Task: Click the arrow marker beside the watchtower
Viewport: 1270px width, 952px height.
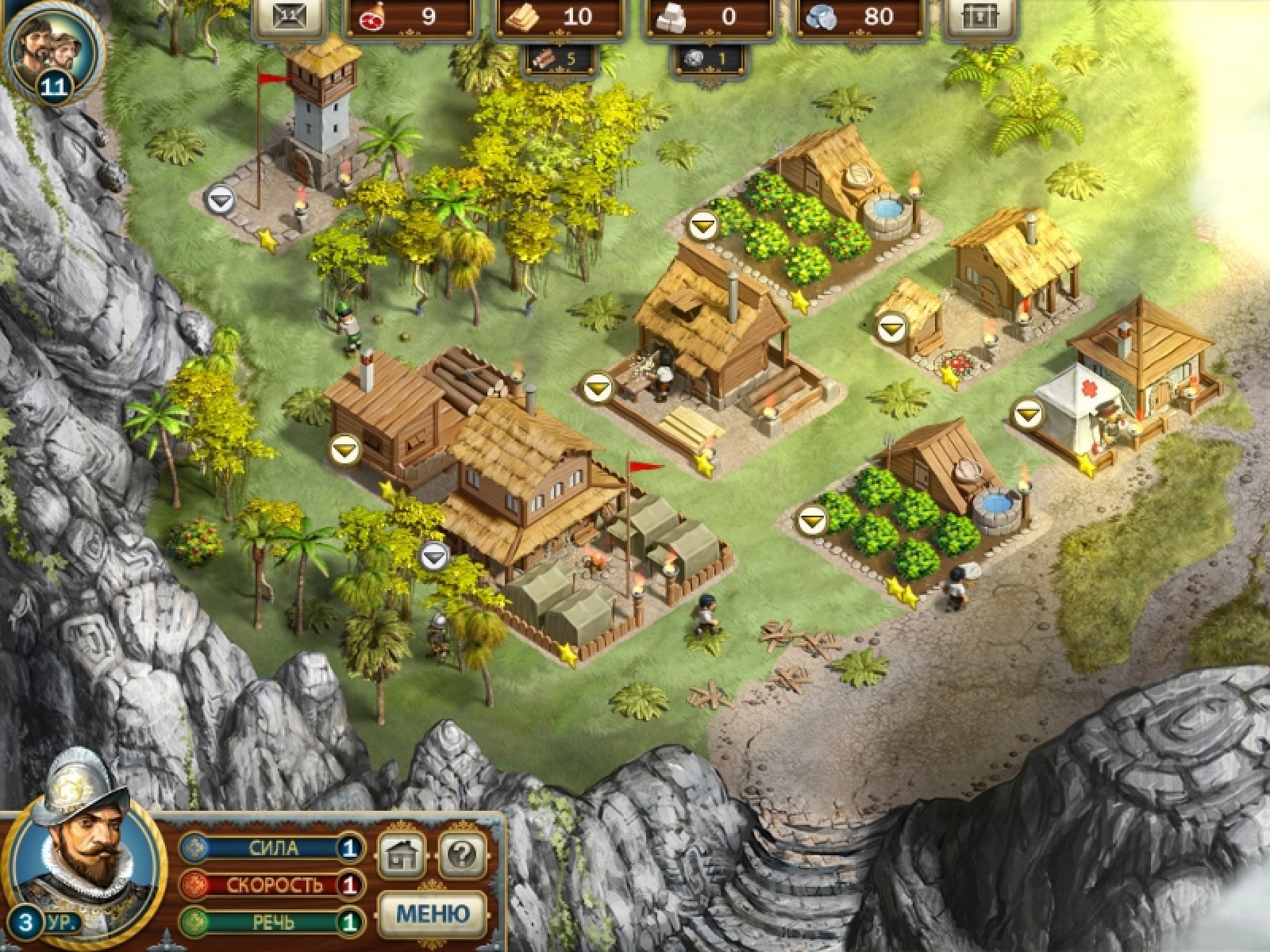Action: point(218,198)
